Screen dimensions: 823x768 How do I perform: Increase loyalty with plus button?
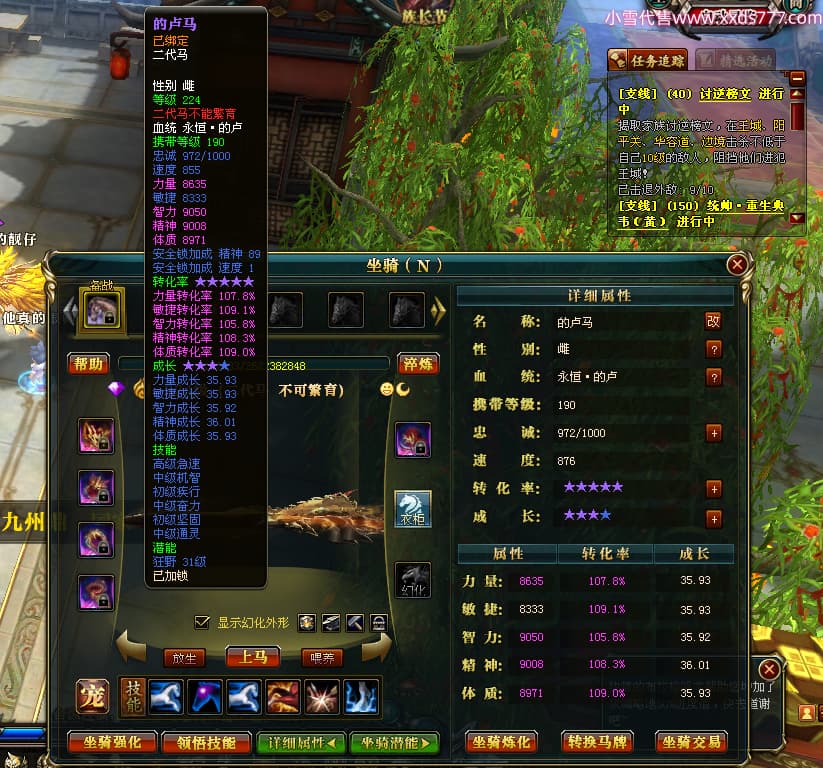714,433
